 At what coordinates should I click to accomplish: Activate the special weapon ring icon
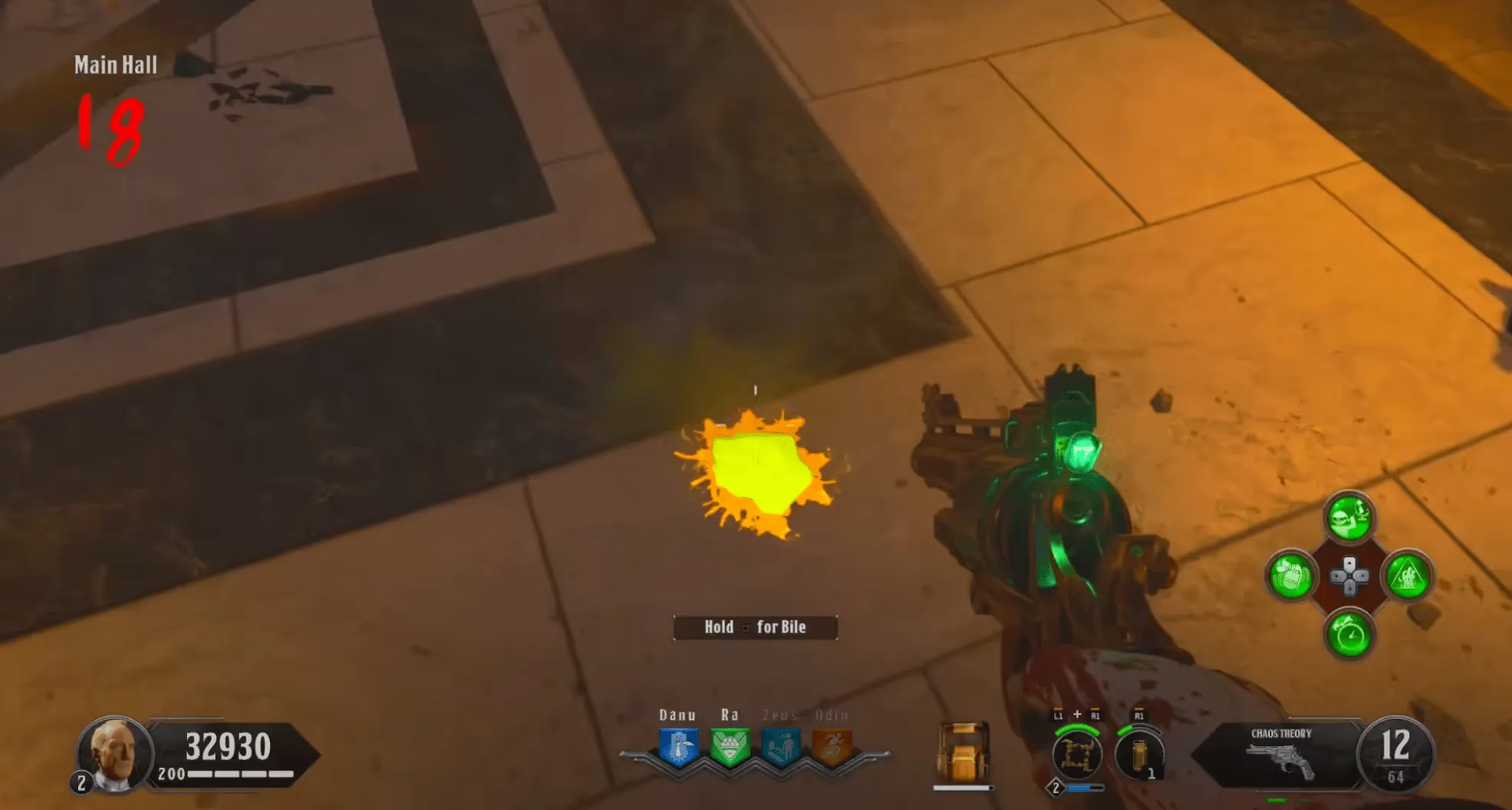(x=1077, y=754)
